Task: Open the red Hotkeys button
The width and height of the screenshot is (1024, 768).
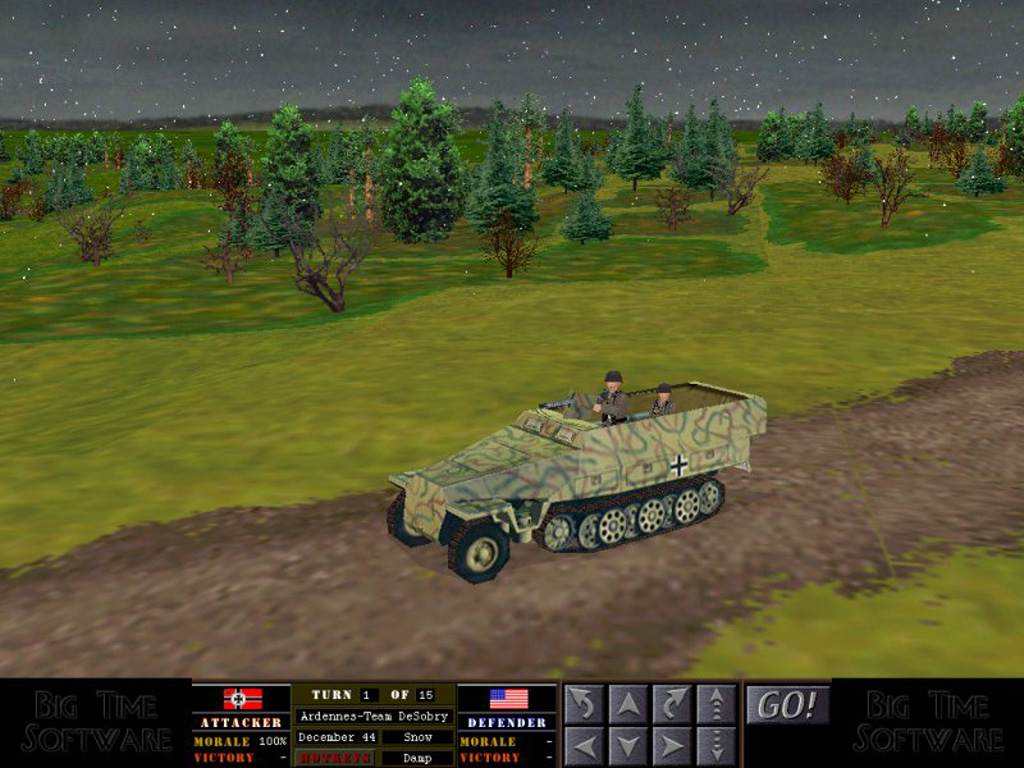Action: (x=334, y=758)
